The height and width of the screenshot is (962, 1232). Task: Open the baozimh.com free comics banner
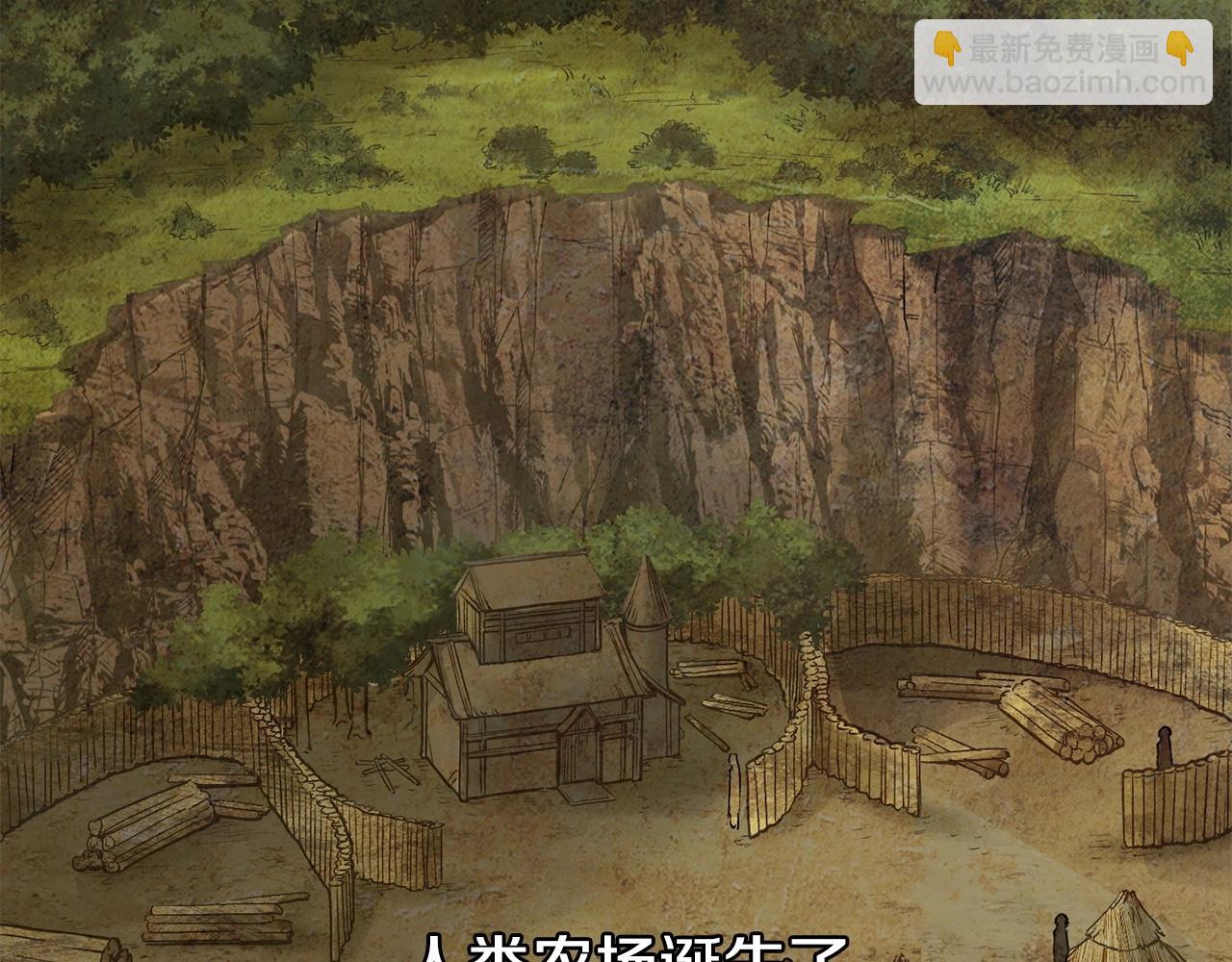(1063, 62)
